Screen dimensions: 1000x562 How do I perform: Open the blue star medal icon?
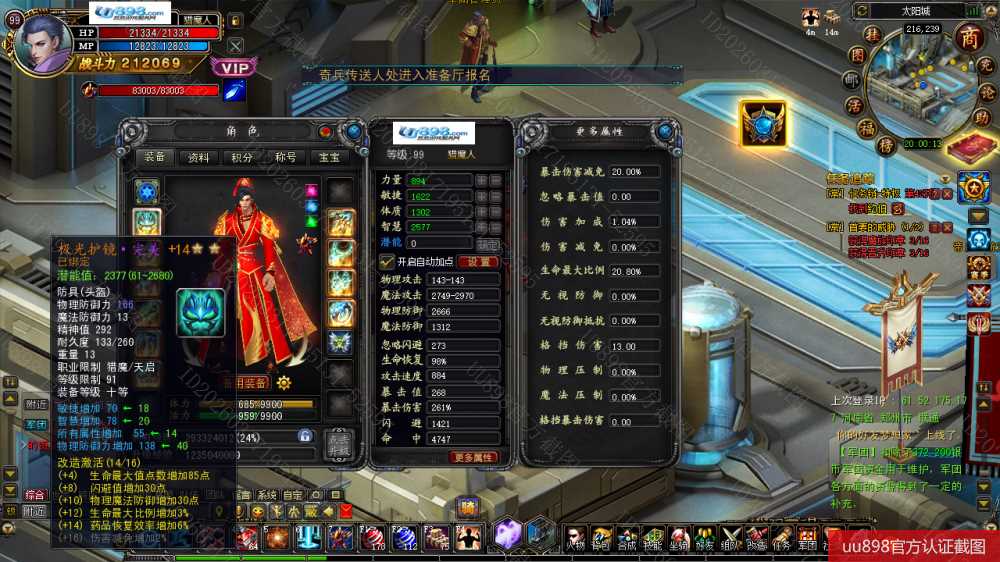(972, 186)
